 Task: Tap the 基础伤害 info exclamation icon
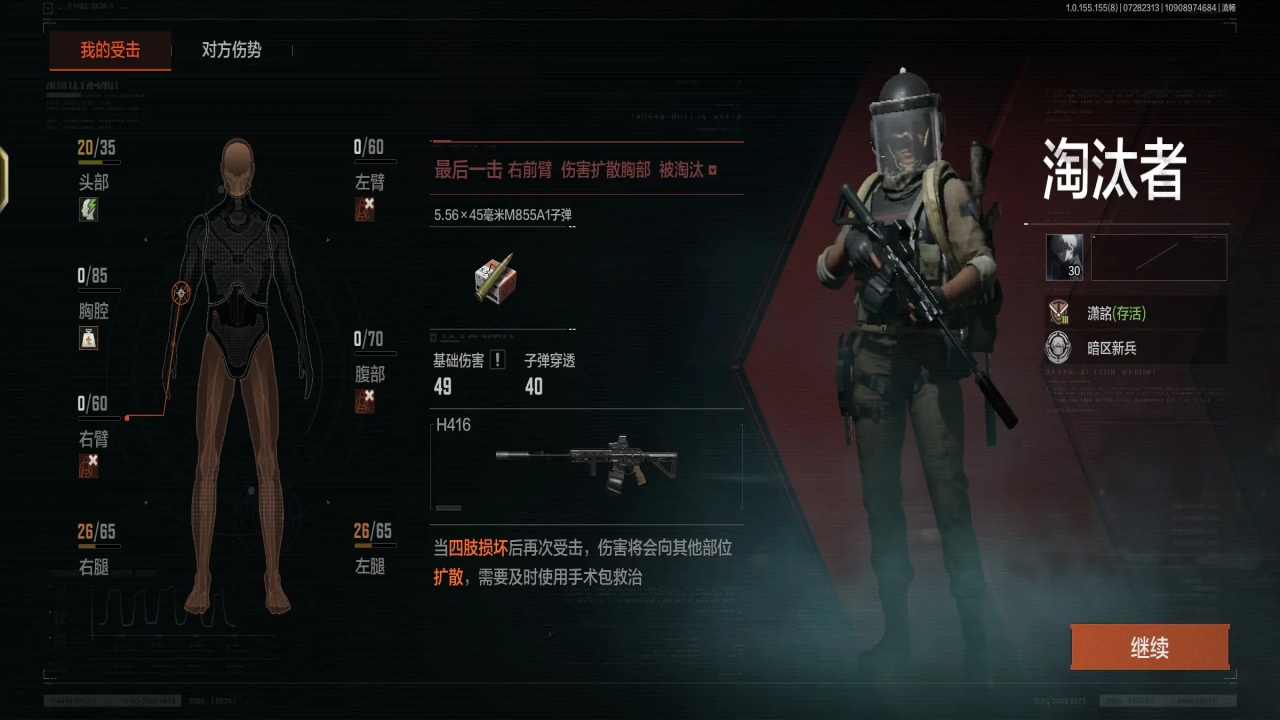tap(498, 360)
